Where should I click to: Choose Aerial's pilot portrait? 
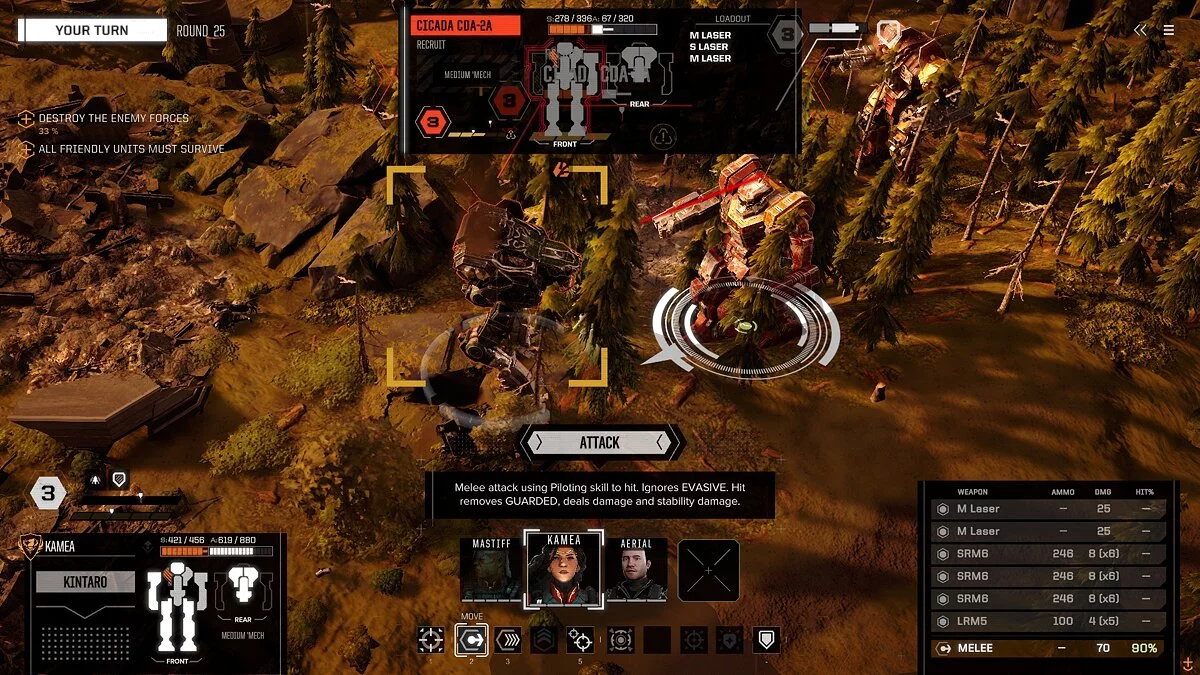coord(636,571)
